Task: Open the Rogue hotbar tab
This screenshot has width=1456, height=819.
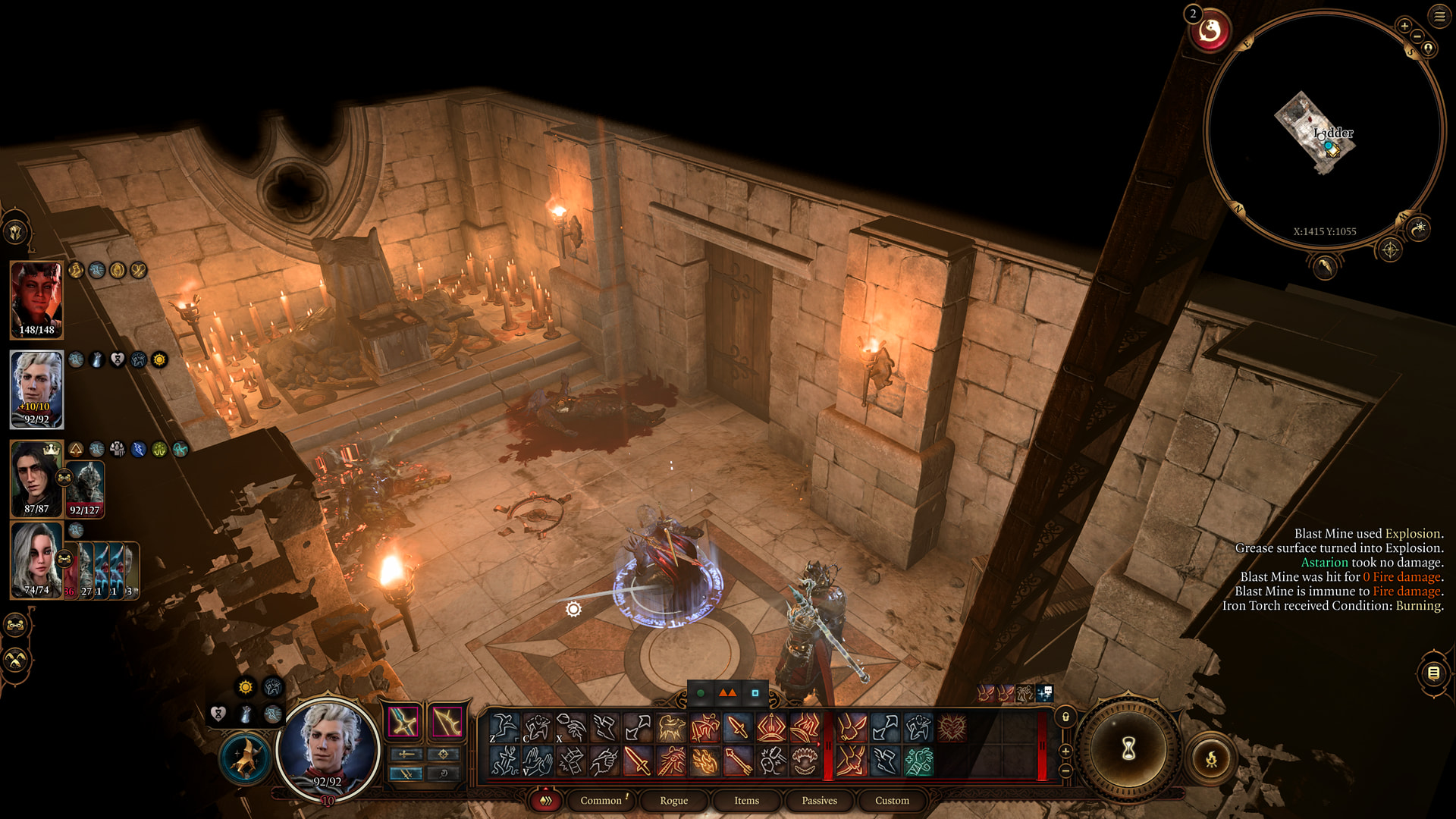Action: (673, 800)
